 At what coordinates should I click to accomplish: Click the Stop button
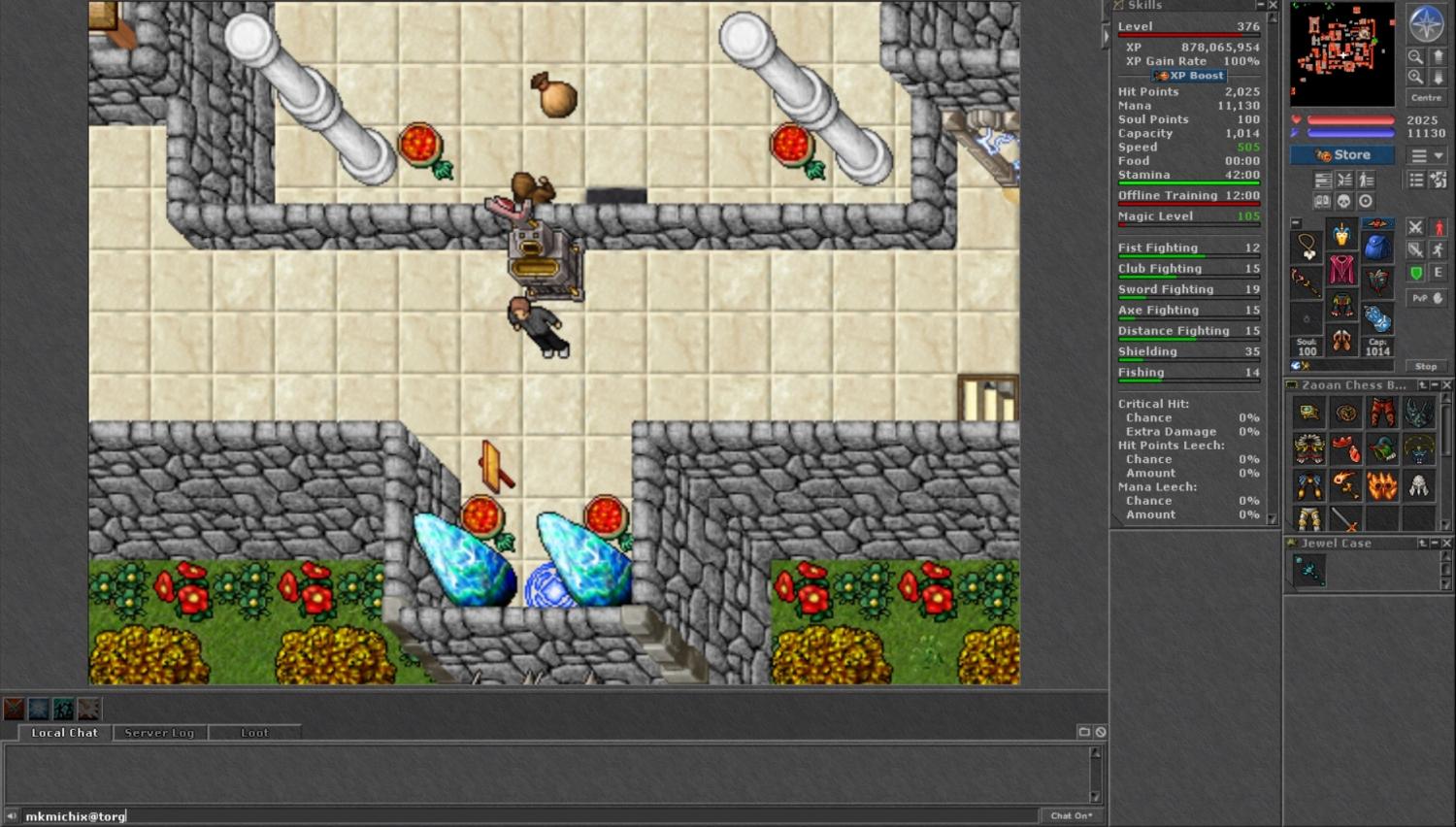tap(1425, 366)
